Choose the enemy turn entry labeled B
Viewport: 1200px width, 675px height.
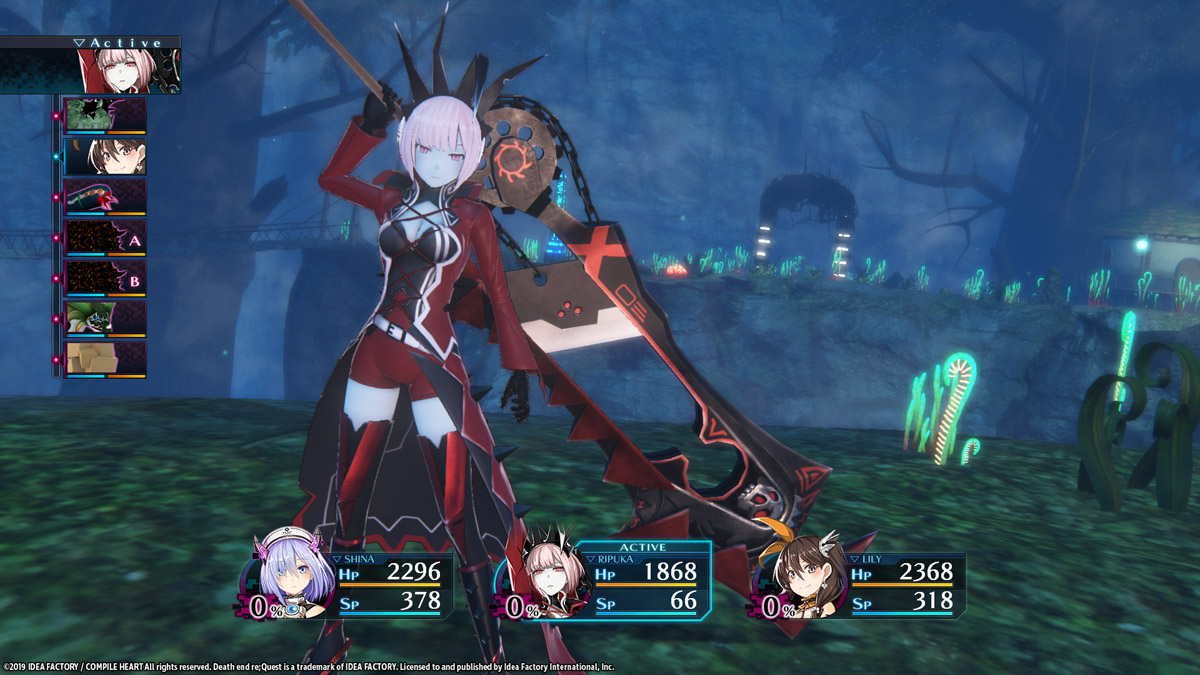click(x=105, y=278)
